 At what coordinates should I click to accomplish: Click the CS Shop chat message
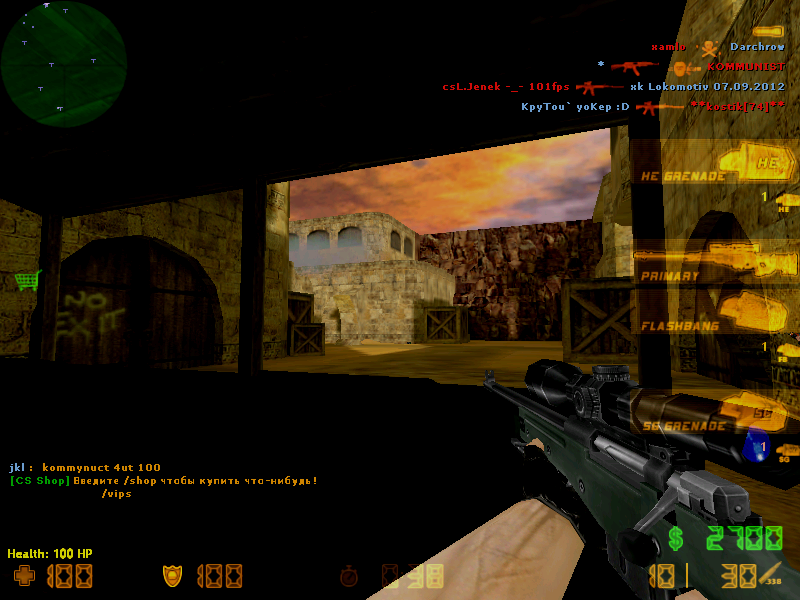pyautogui.click(x=164, y=481)
